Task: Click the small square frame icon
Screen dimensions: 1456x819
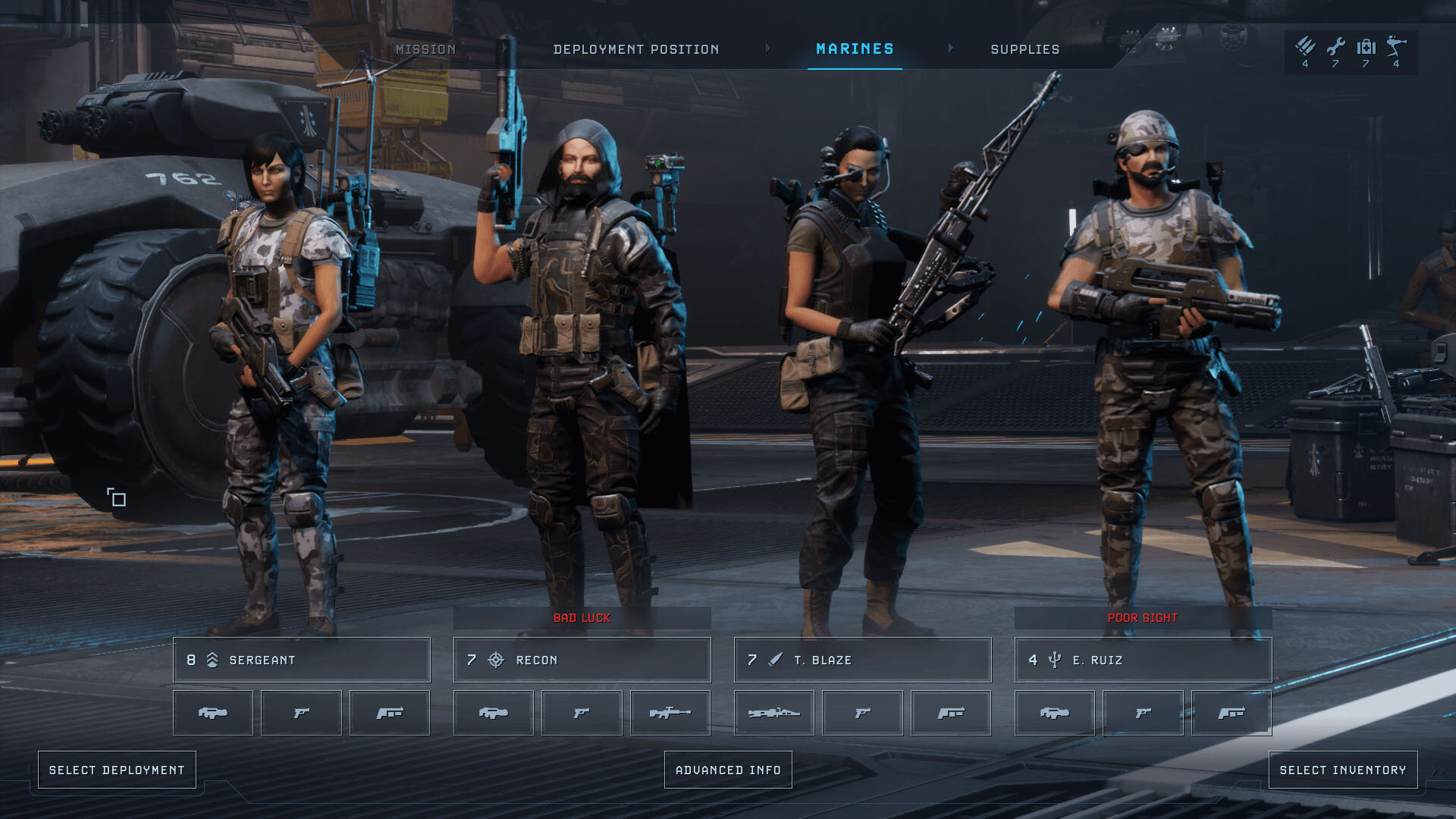Action: [x=116, y=497]
